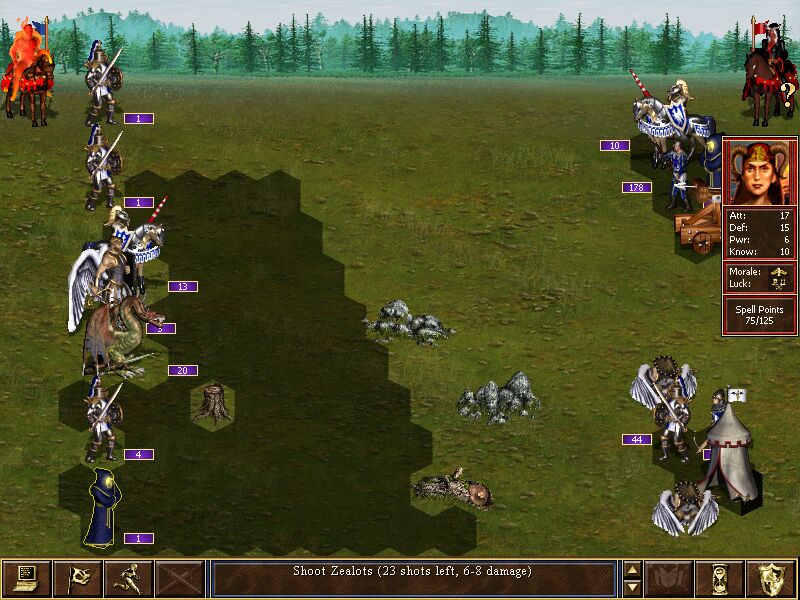Defend using the shield button

click(x=772, y=578)
